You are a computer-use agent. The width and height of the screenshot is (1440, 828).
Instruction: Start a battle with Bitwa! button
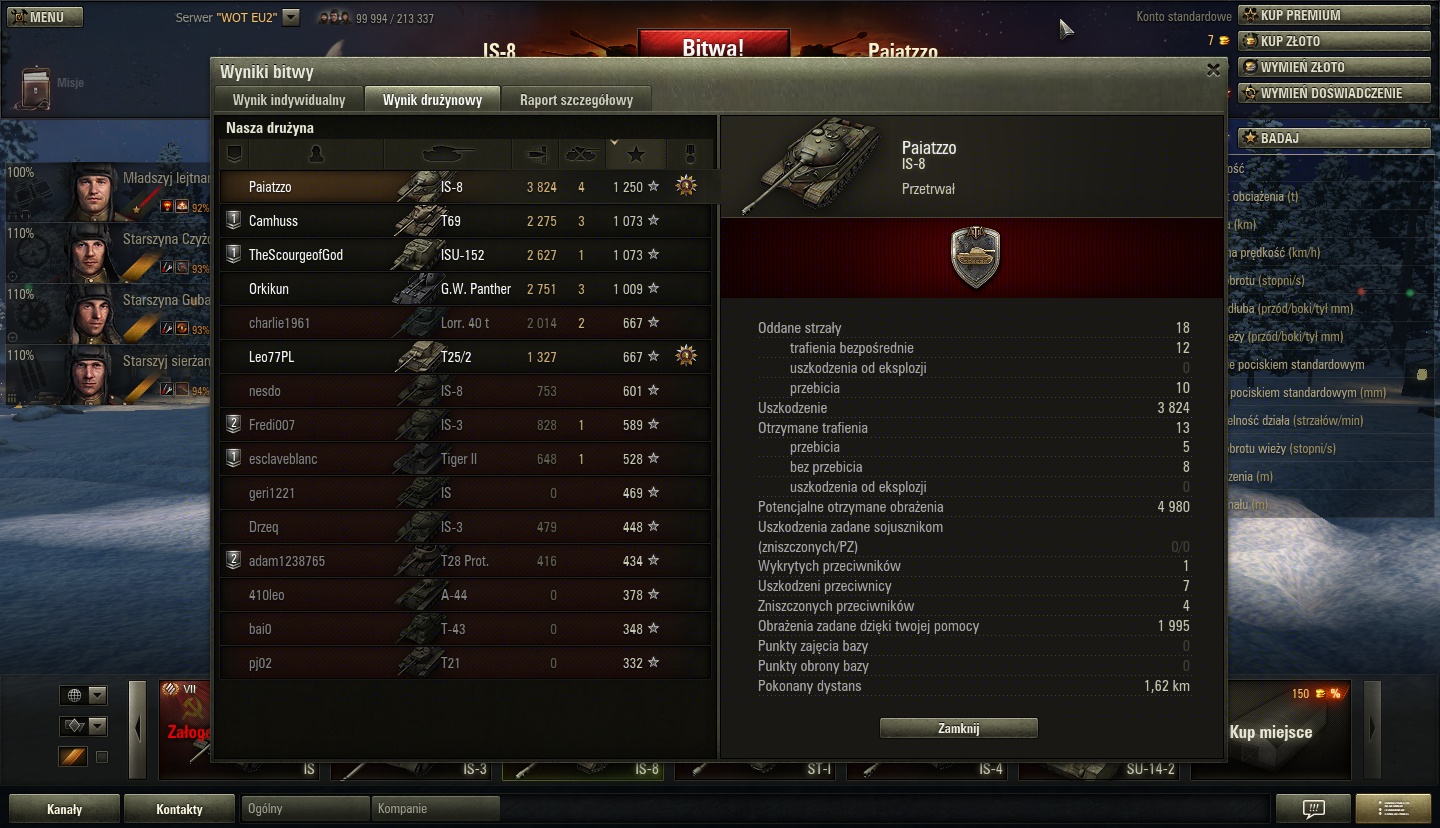point(712,47)
